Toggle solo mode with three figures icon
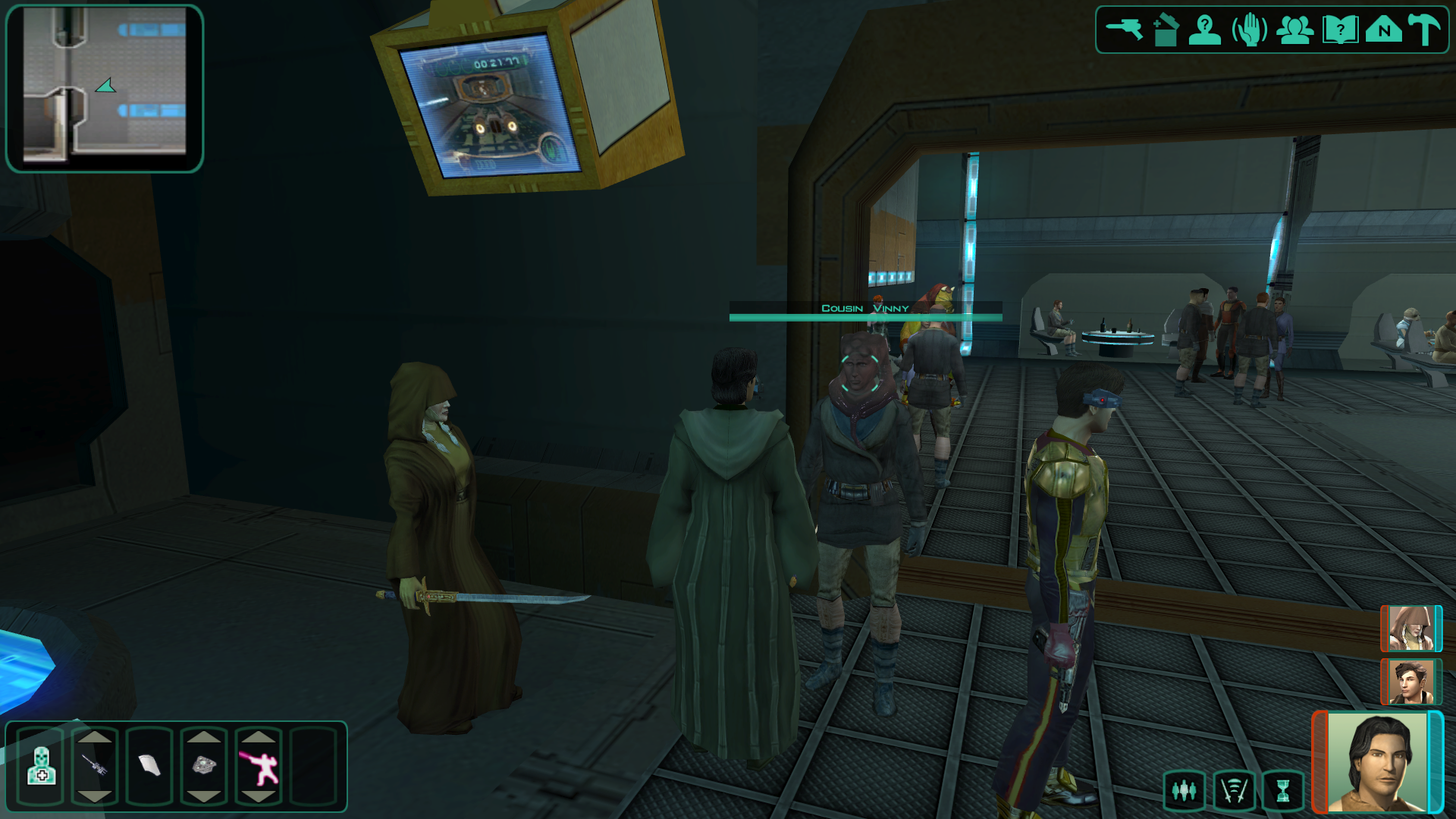Image resolution: width=1456 pixels, height=819 pixels. (1184, 791)
